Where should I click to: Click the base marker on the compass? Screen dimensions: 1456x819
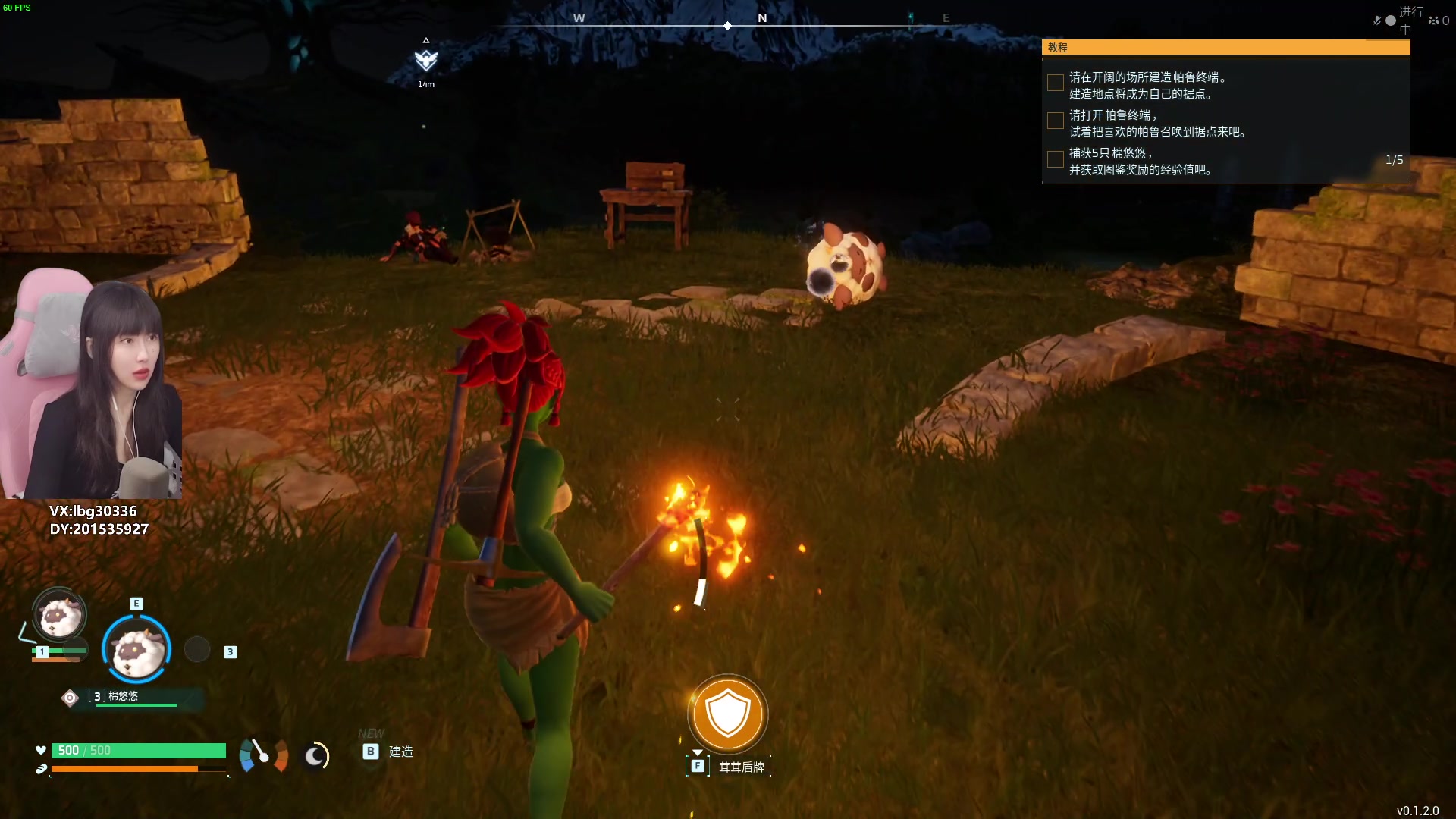click(426, 60)
